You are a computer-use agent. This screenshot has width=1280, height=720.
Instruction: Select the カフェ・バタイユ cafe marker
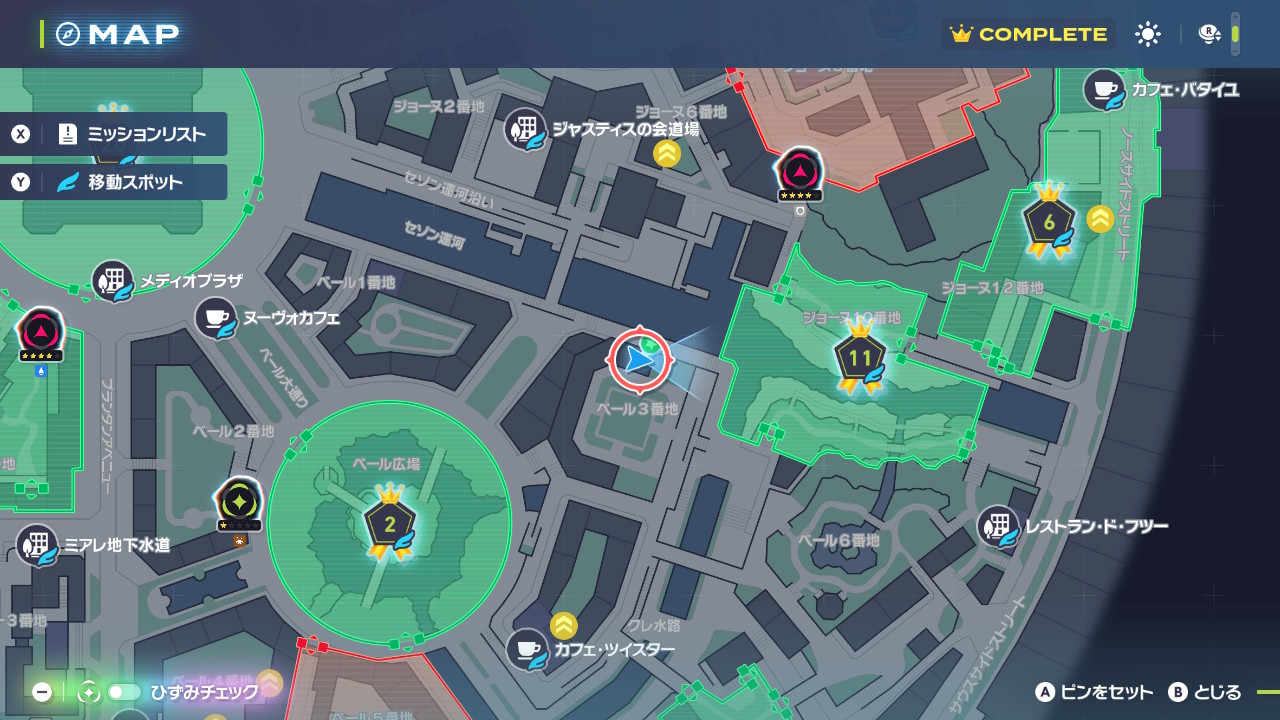pyautogui.click(x=1104, y=90)
